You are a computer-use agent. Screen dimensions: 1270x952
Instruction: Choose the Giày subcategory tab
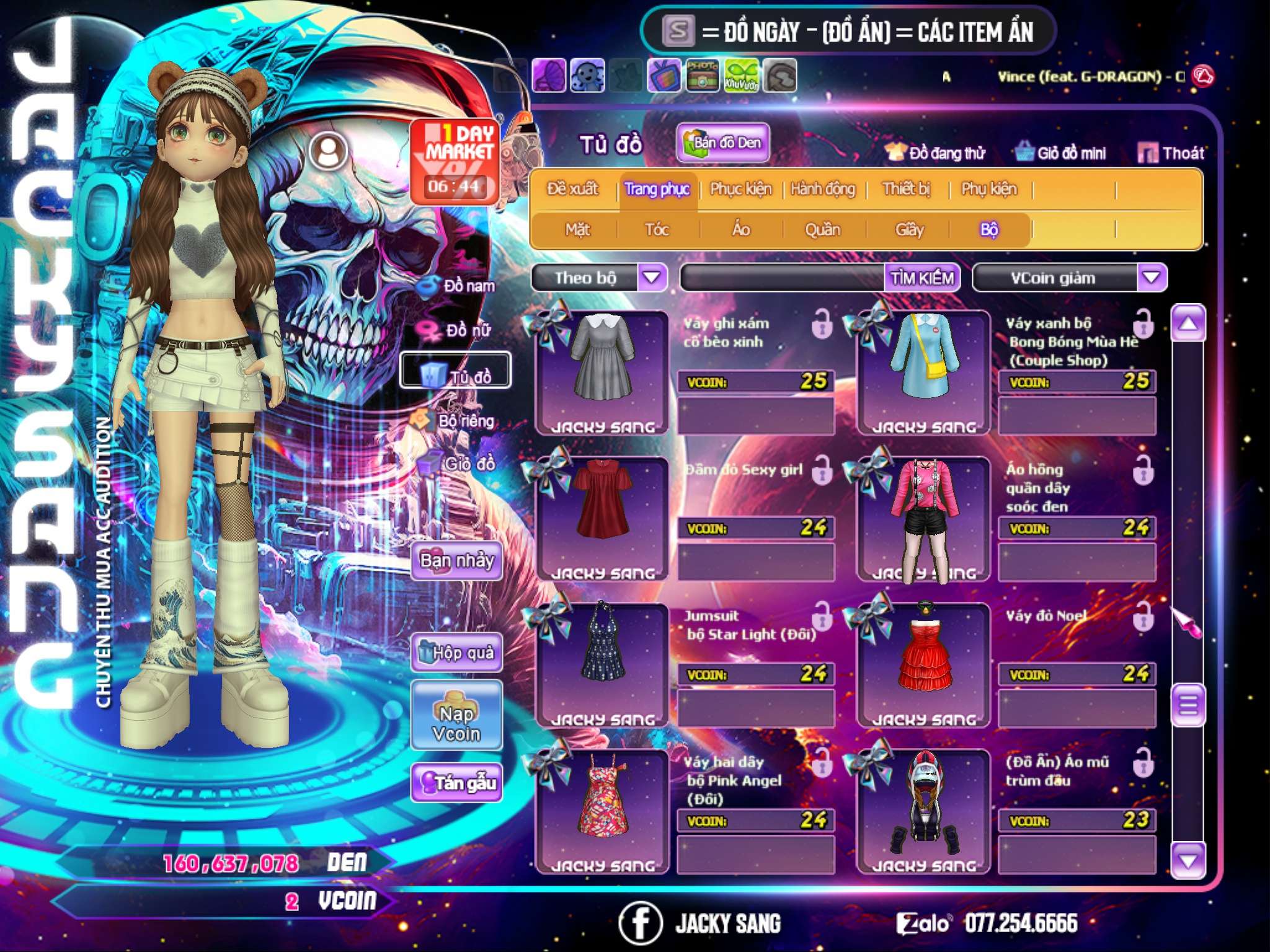909,230
